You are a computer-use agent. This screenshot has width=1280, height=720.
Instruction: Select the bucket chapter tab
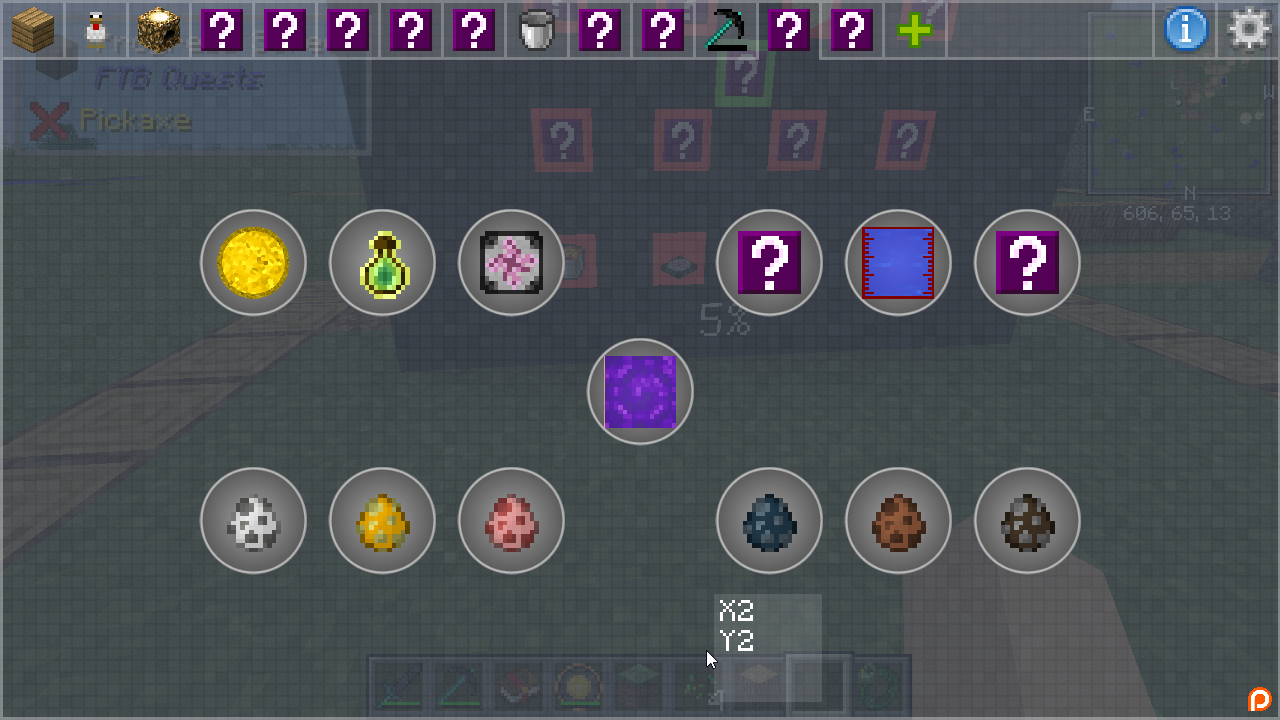click(x=536, y=30)
